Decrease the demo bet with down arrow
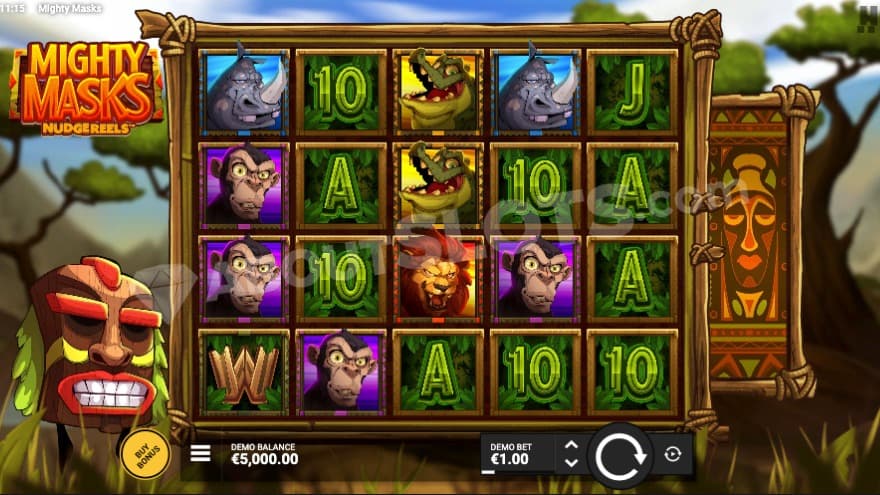 [571, 463]
